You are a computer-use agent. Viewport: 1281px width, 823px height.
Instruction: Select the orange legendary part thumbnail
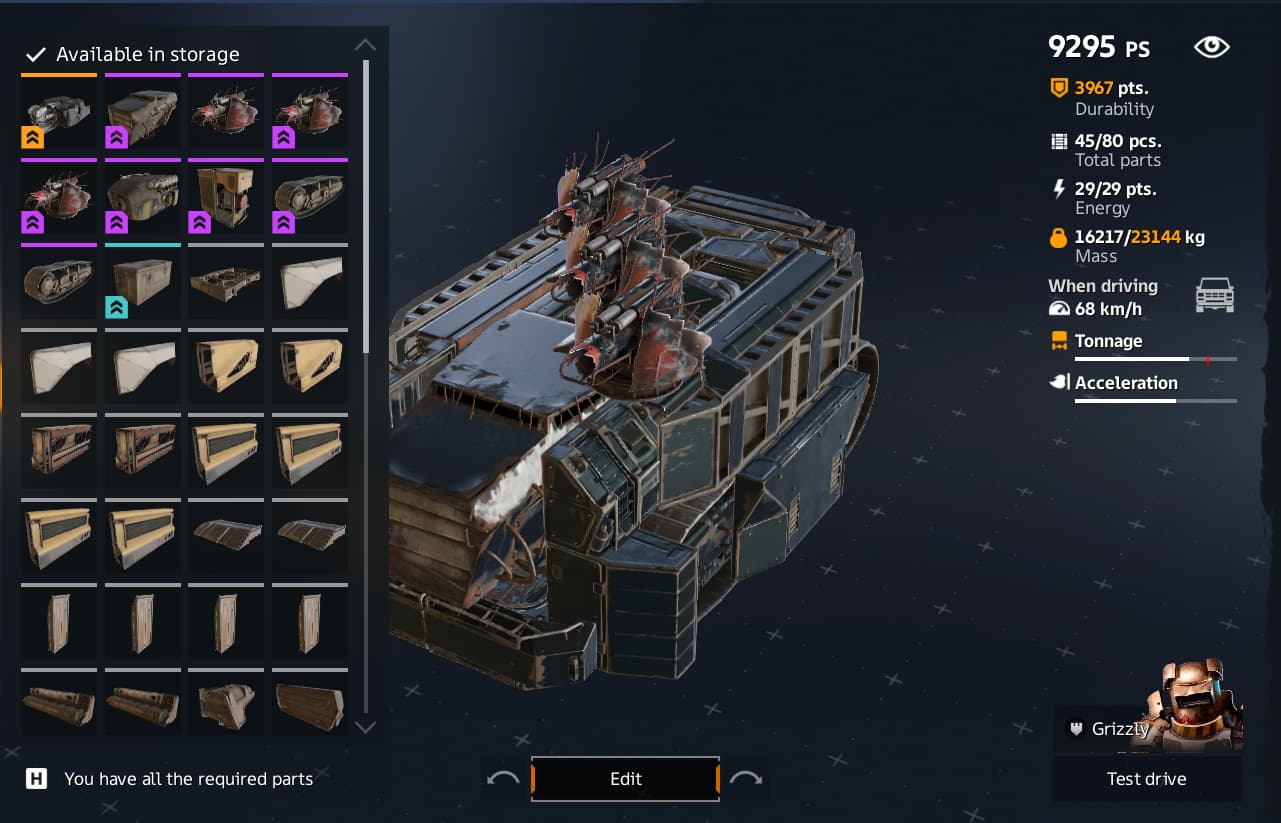click(x=59, y=112)
